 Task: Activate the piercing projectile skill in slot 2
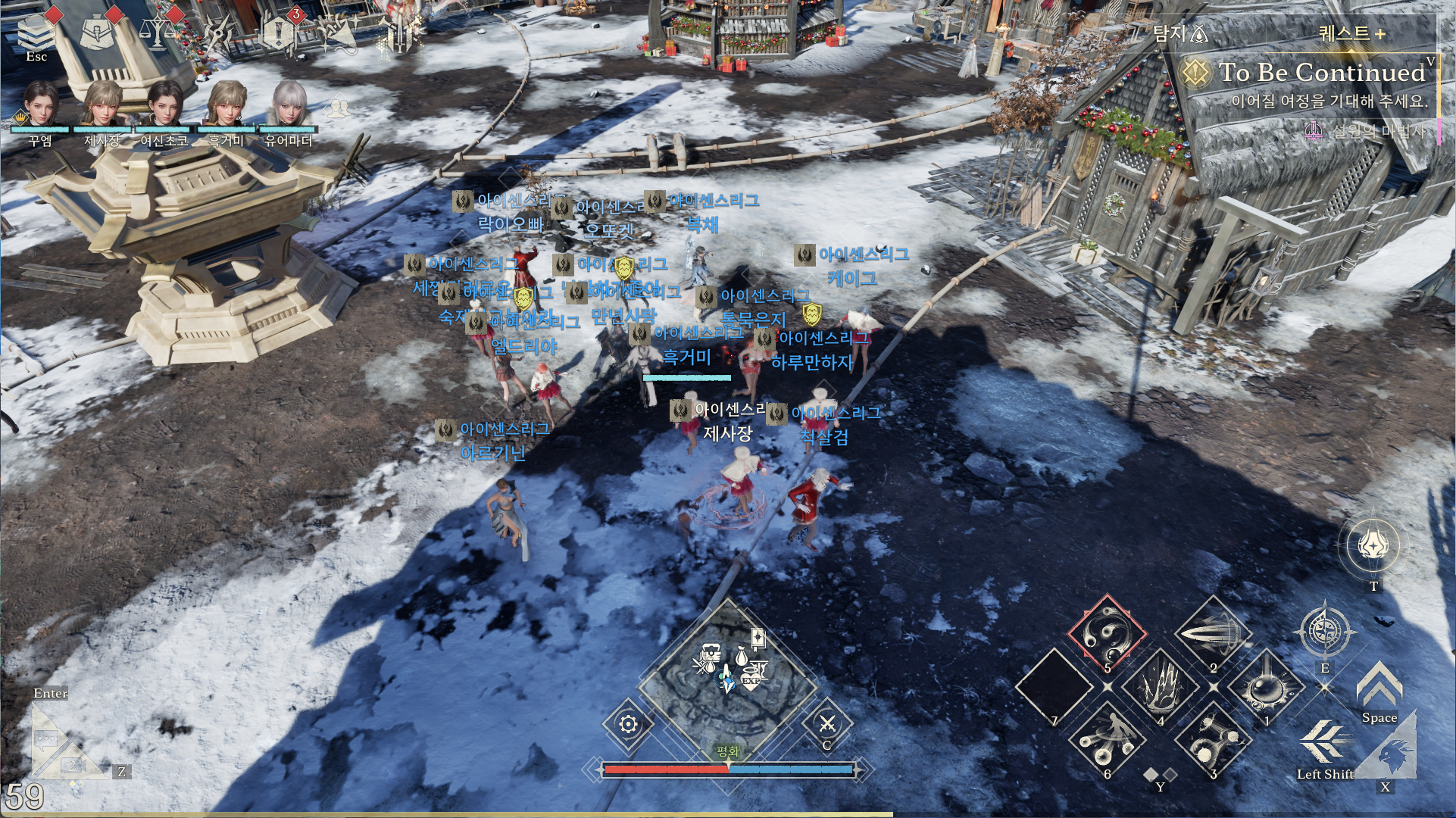pyautogui.click(x=1214, y=635)
